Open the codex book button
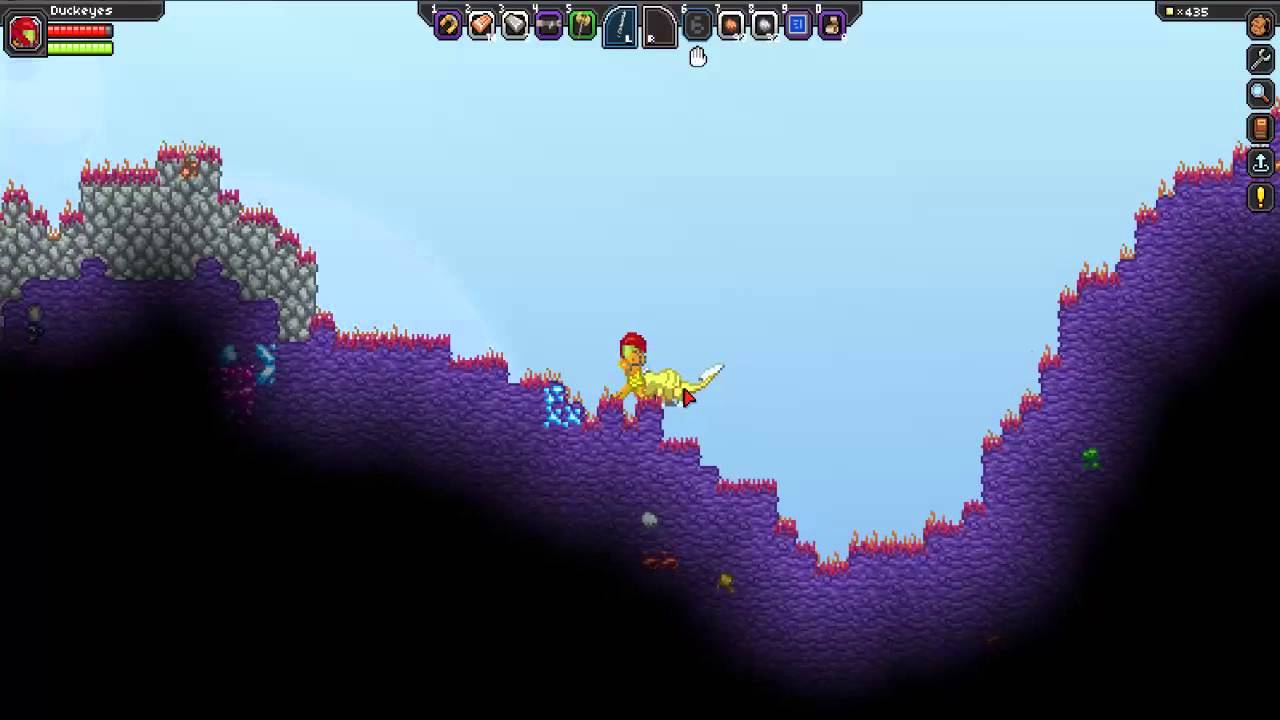Screen dimensions: 1280x720 [1260, 128]
